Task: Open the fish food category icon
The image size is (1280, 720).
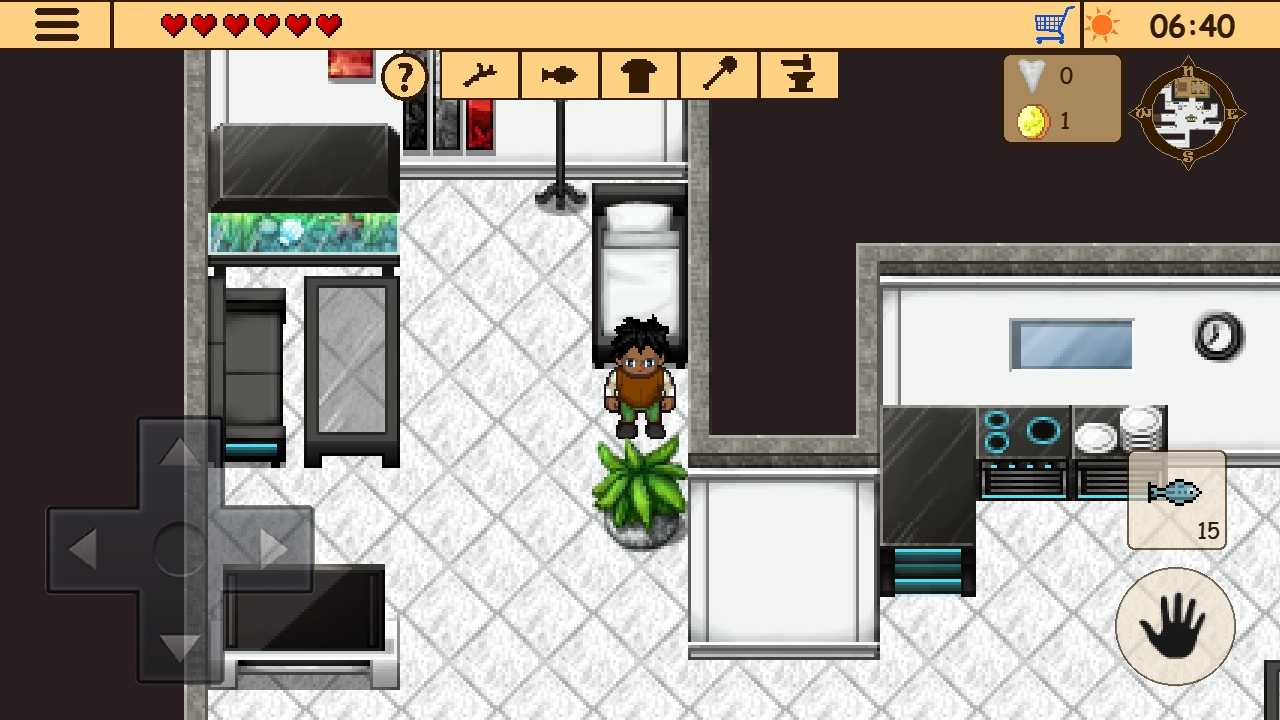Action: point(558,74)
